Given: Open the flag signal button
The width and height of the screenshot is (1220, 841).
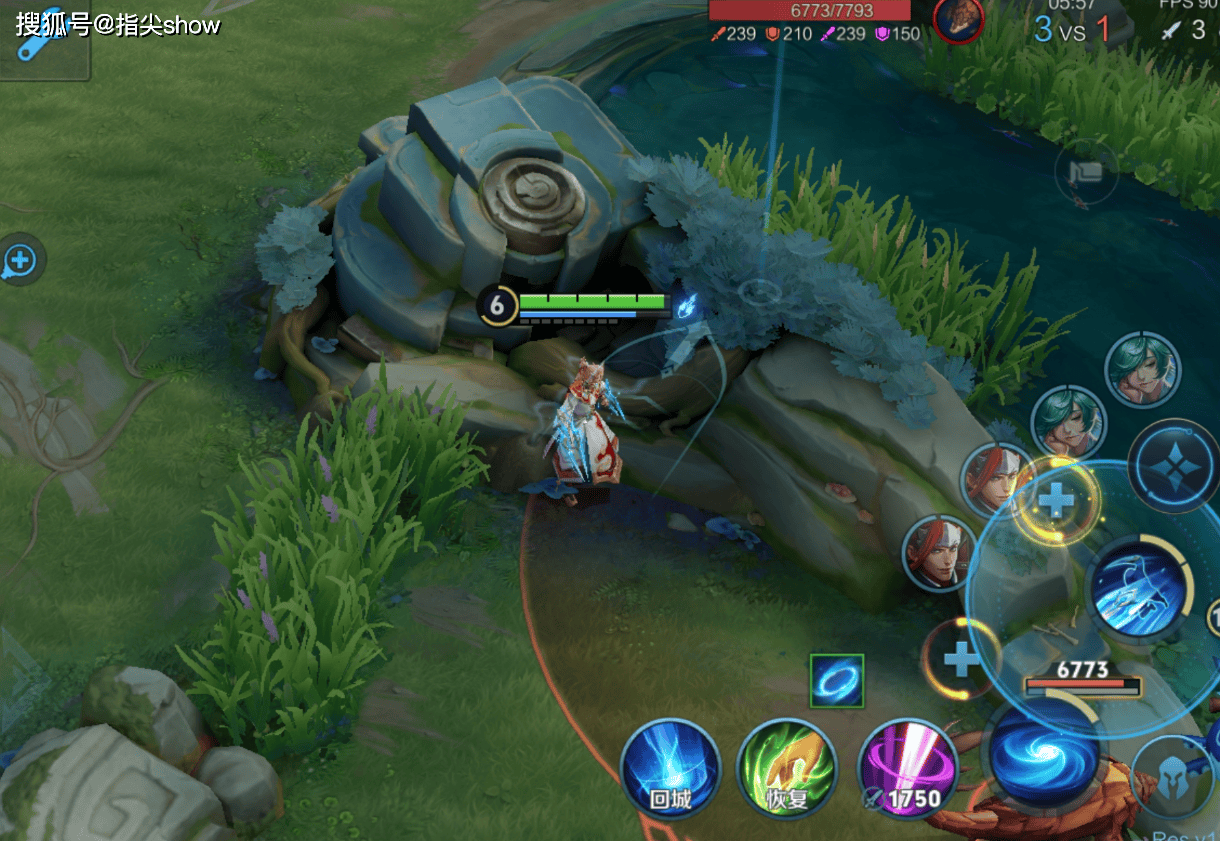Looking at the screenshot, I should pyautogui.click(x=1085, y=173).
